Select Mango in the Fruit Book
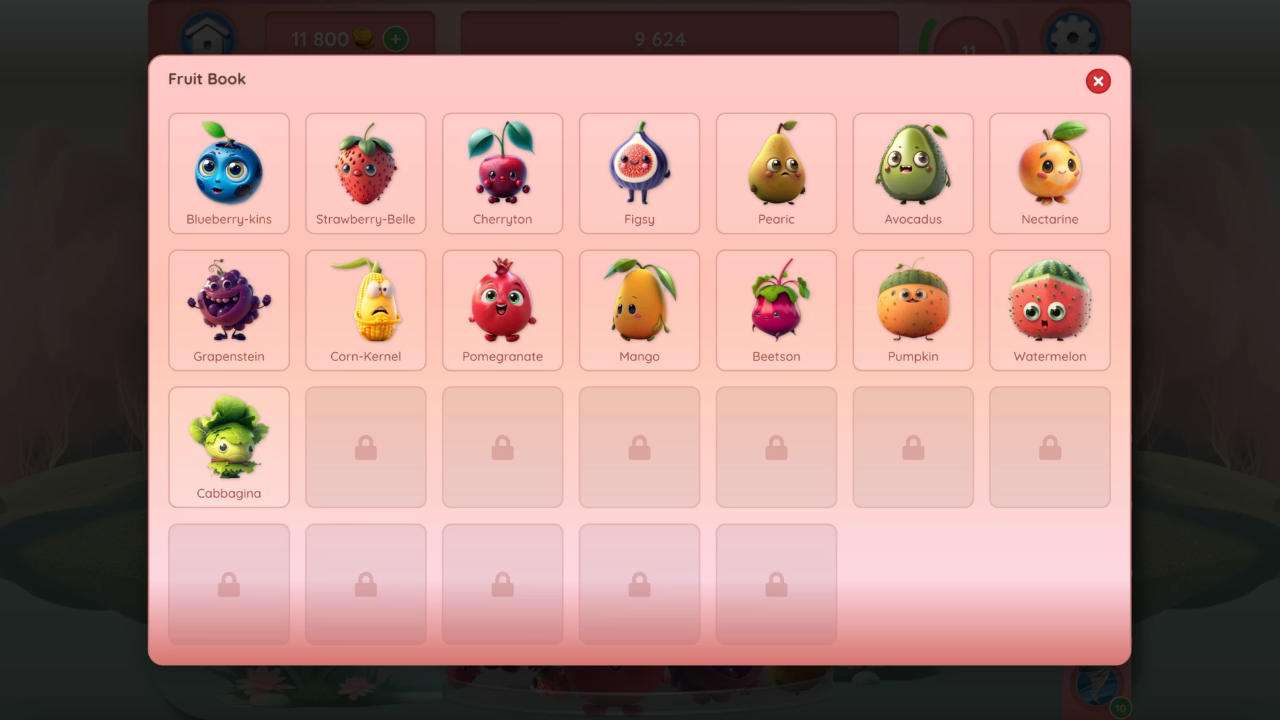The height and width of the screenshot is (720, 1280). 639,310
